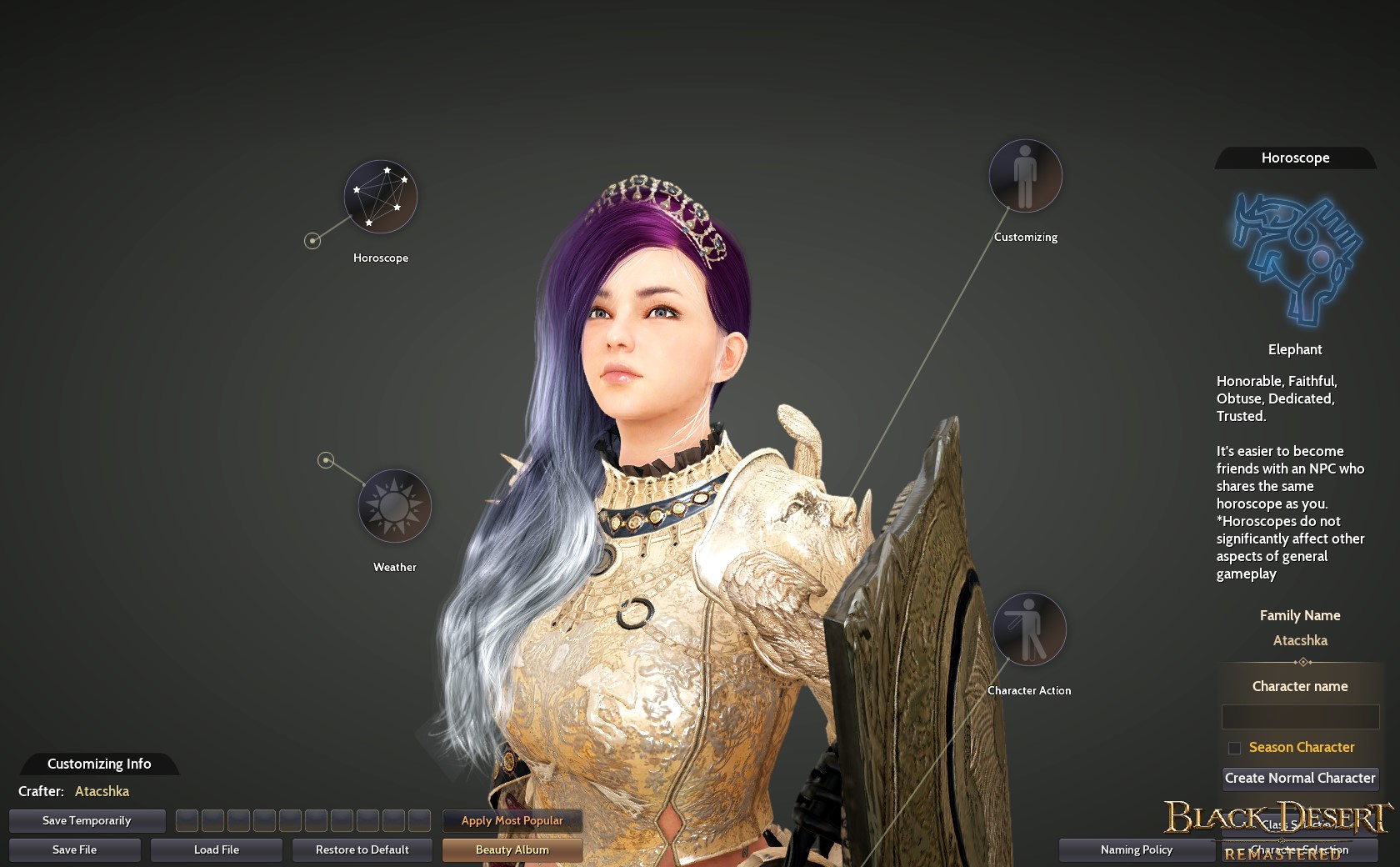The width and height of the screenshot is (1400, 867).
Task: Open the Naming Policy
Action: click(1136, 849)
